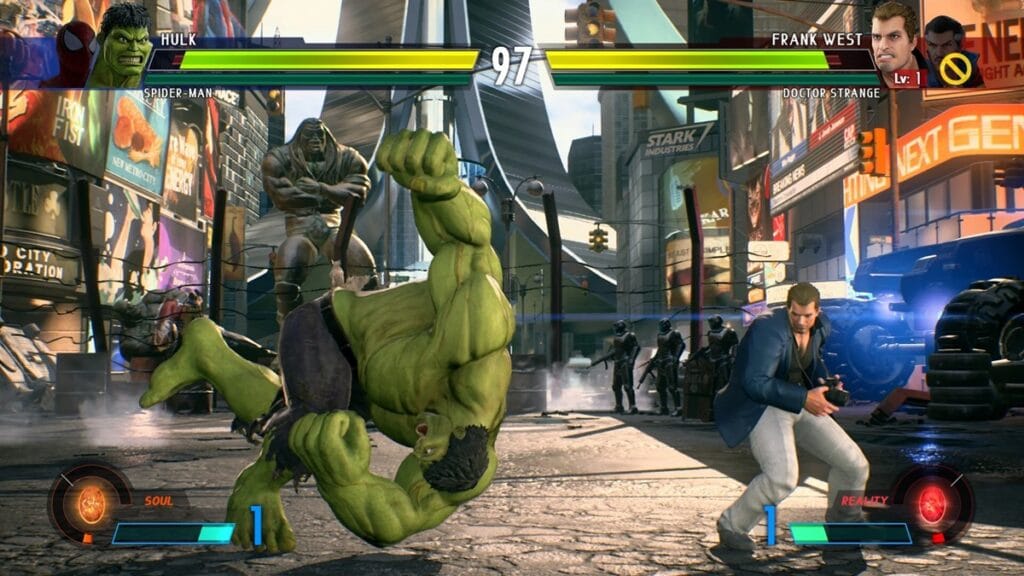Activate the Soul Infinity Stone icon
Screen dimensions: 1024x576
click(91, 503)
